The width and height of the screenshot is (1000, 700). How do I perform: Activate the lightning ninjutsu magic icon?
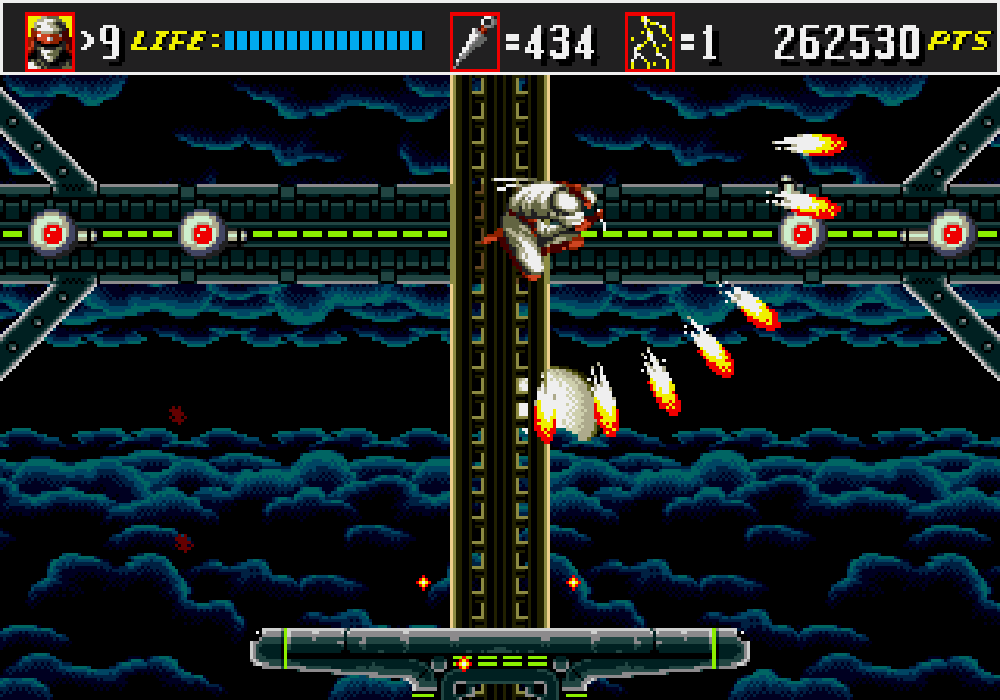click(x=650, y=42)
